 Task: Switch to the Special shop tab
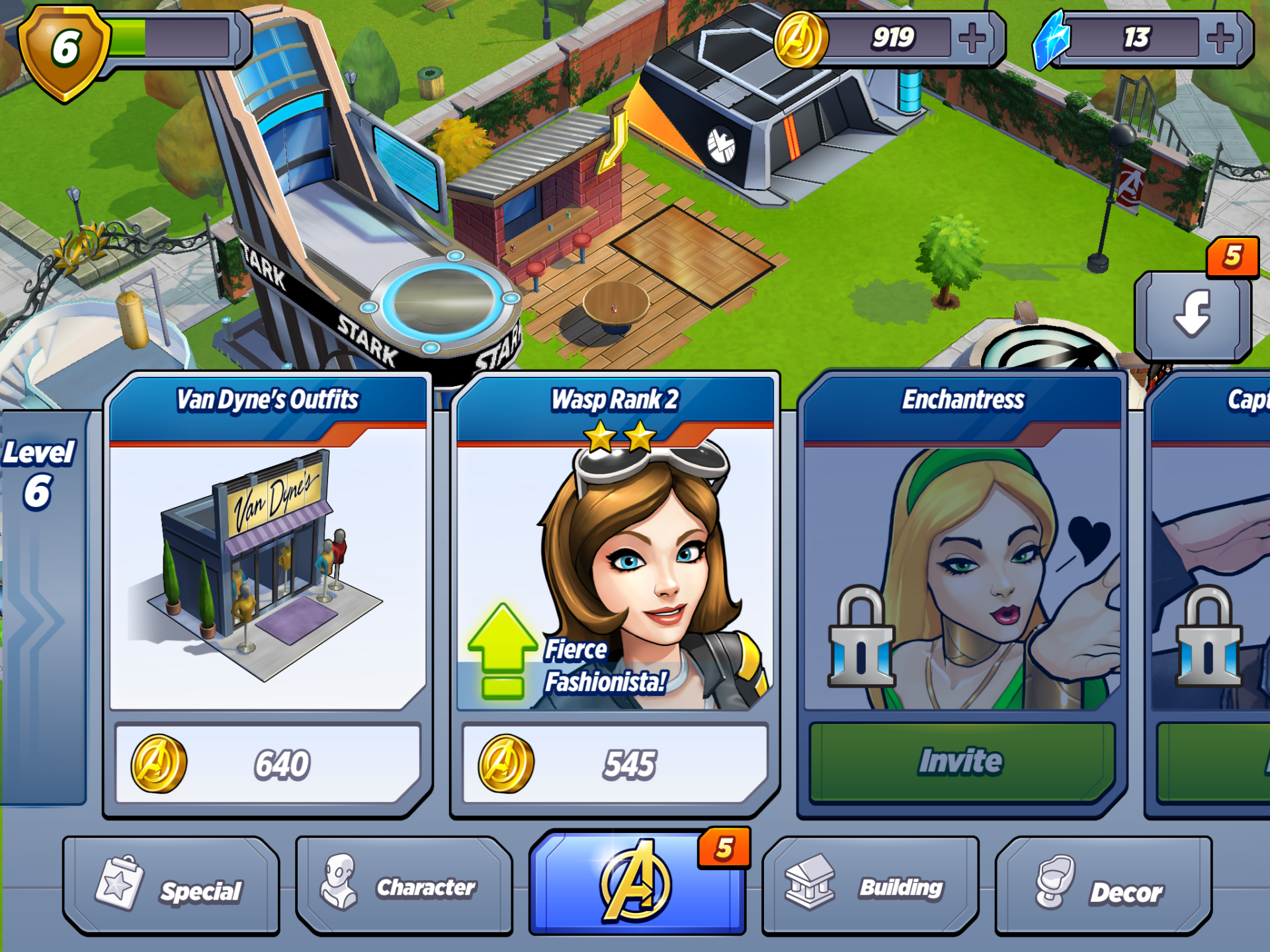[x=171, y=887]
